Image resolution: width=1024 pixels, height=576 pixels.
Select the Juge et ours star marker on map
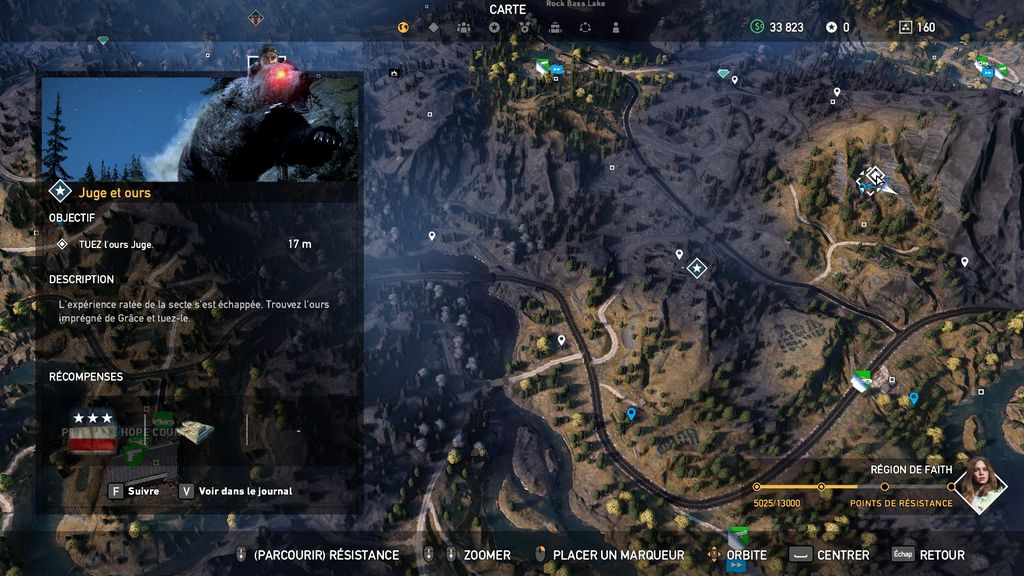tap(697, 267)
